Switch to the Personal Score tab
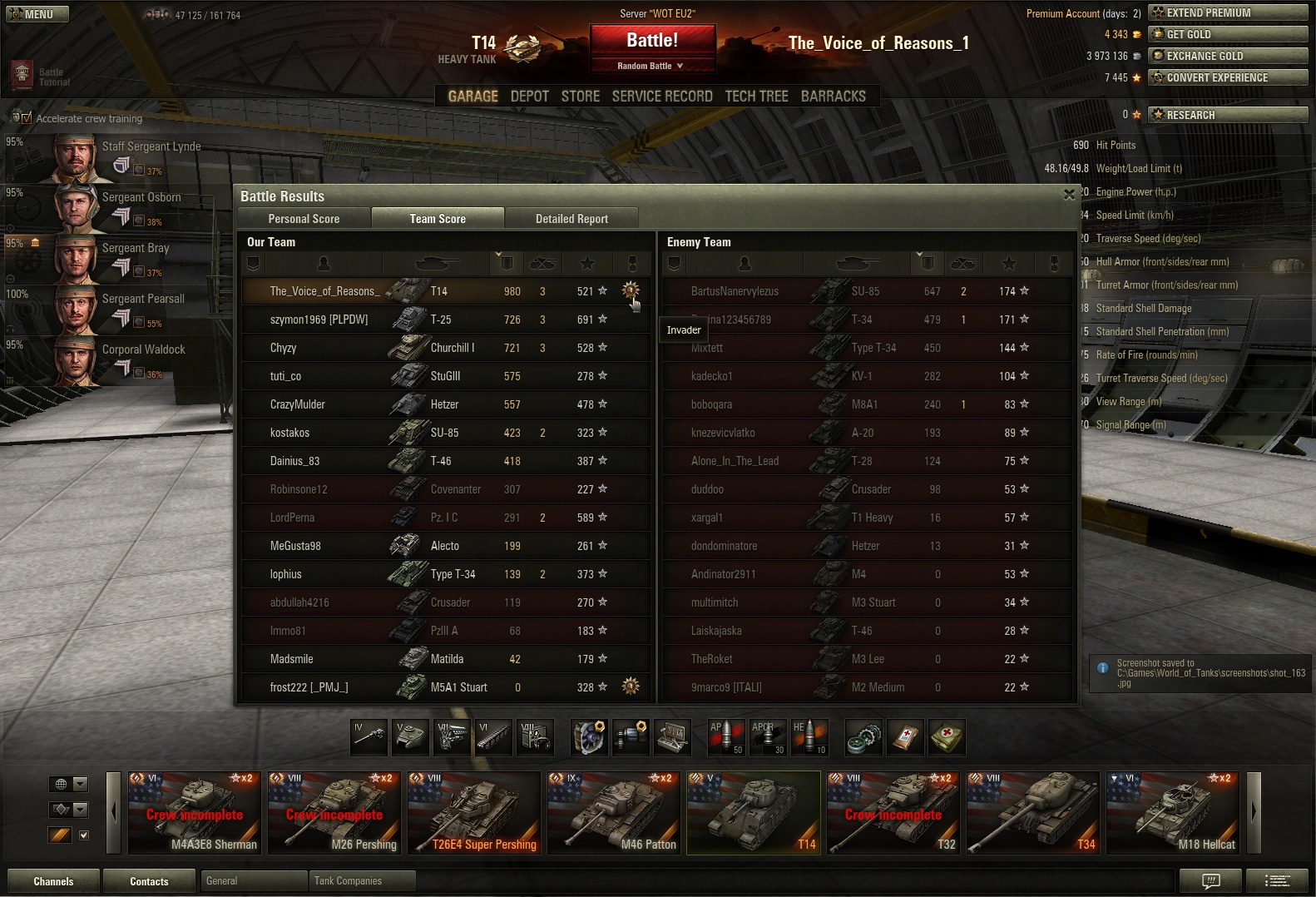 click(x=304, y=219)
